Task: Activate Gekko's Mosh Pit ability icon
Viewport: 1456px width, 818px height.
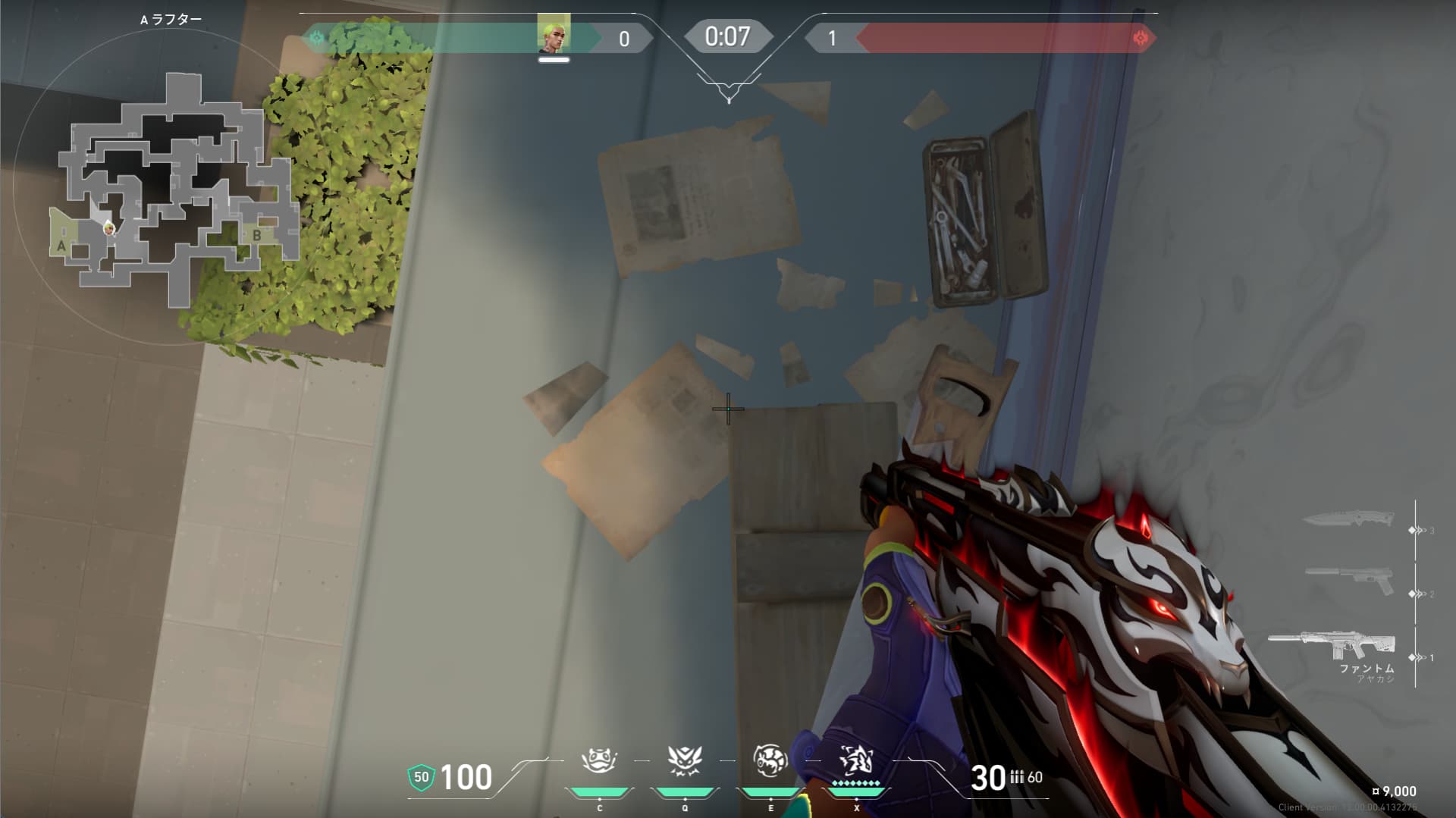Action: [599, 760]
